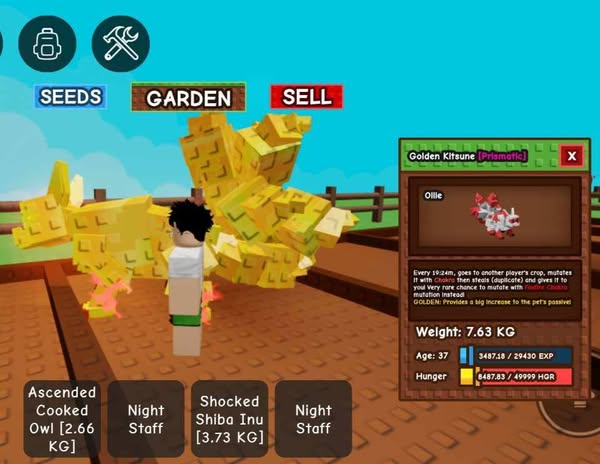Click the GARDEN button
The image size is (600, 464).
coord(189,97)
